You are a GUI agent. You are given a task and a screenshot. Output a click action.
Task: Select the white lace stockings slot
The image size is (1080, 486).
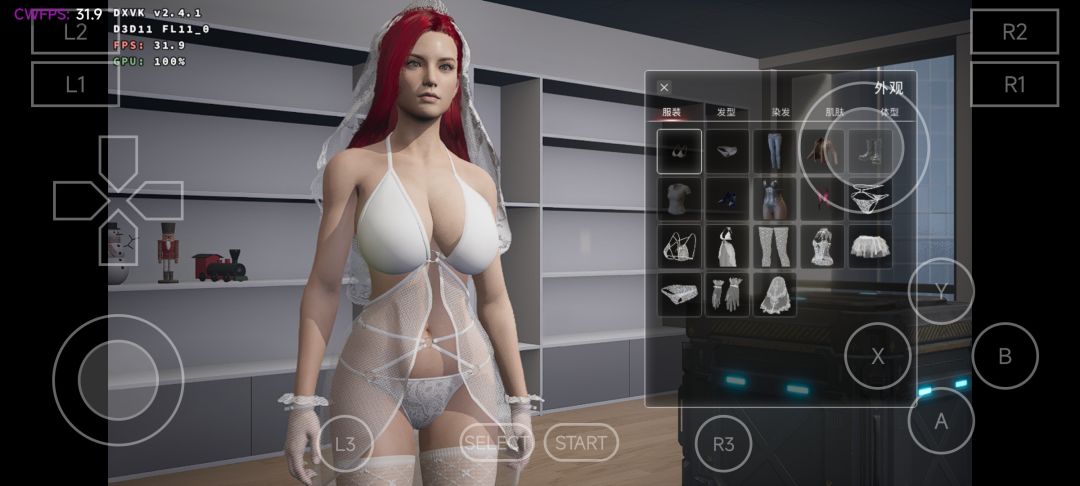[x=775, y=246]
